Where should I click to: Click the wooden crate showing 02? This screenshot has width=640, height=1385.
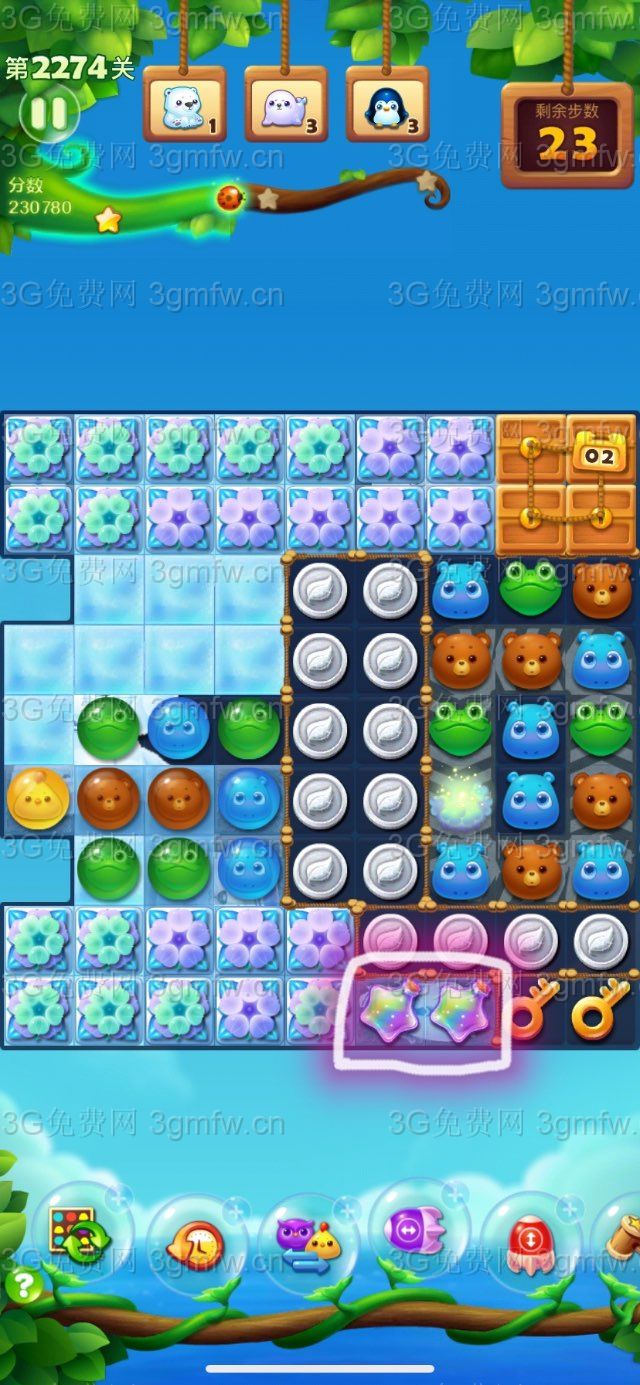[601, 449]
